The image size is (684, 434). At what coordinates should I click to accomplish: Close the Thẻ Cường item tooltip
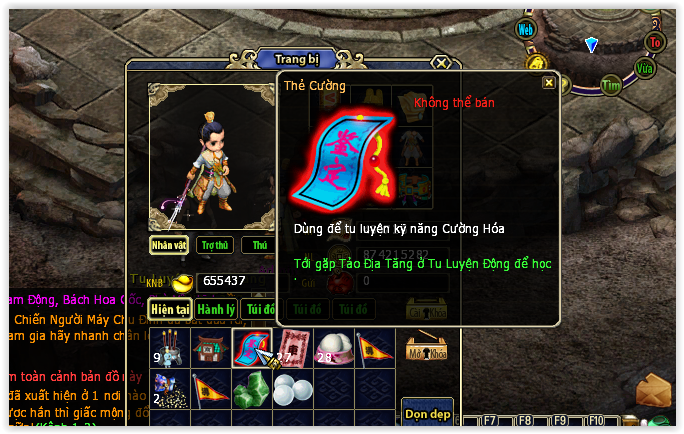tap(548, 83)
